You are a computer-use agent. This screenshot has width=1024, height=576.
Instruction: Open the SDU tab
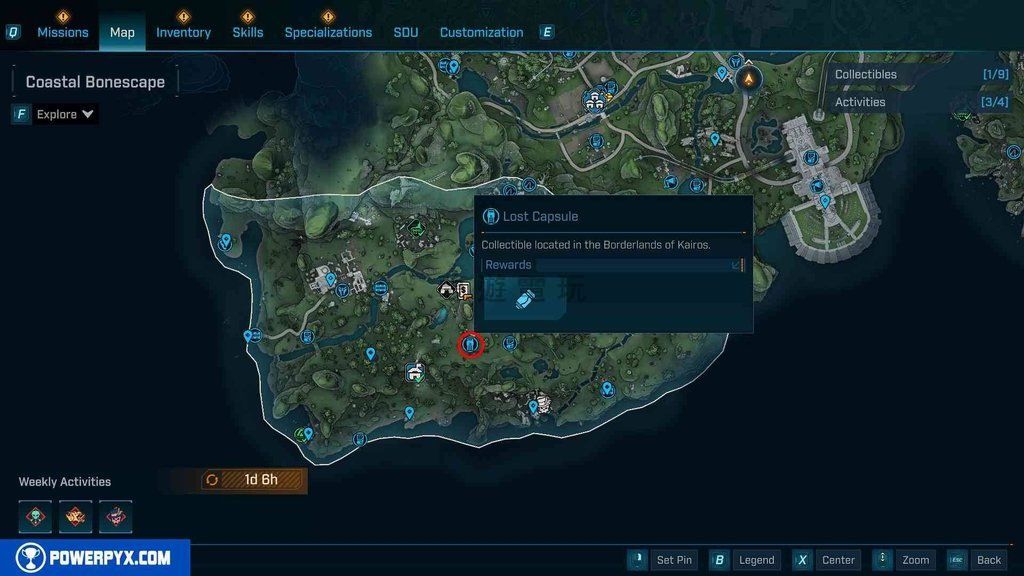tap(406, 32)
